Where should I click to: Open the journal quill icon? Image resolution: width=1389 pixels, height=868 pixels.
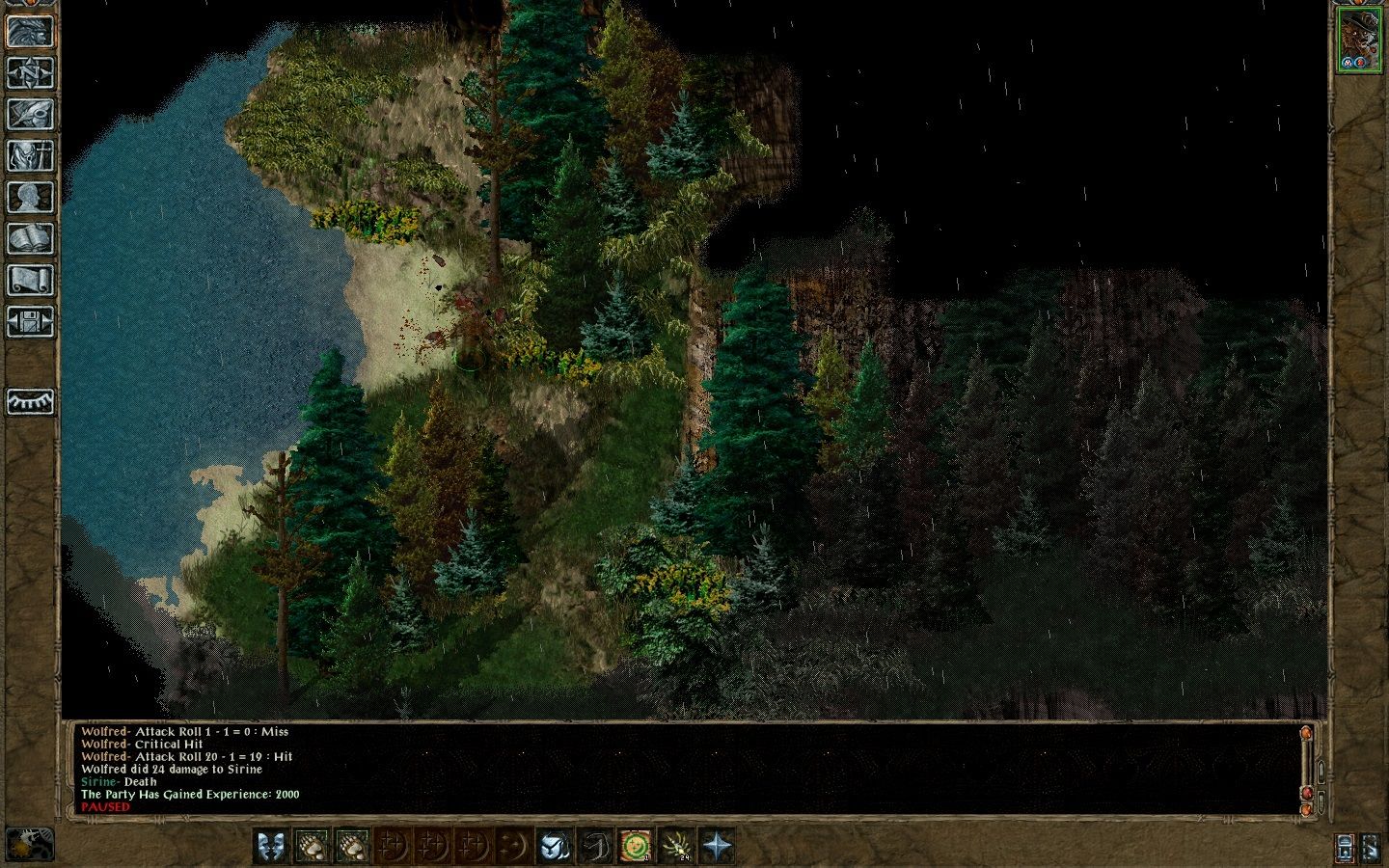tap(30, 114)
